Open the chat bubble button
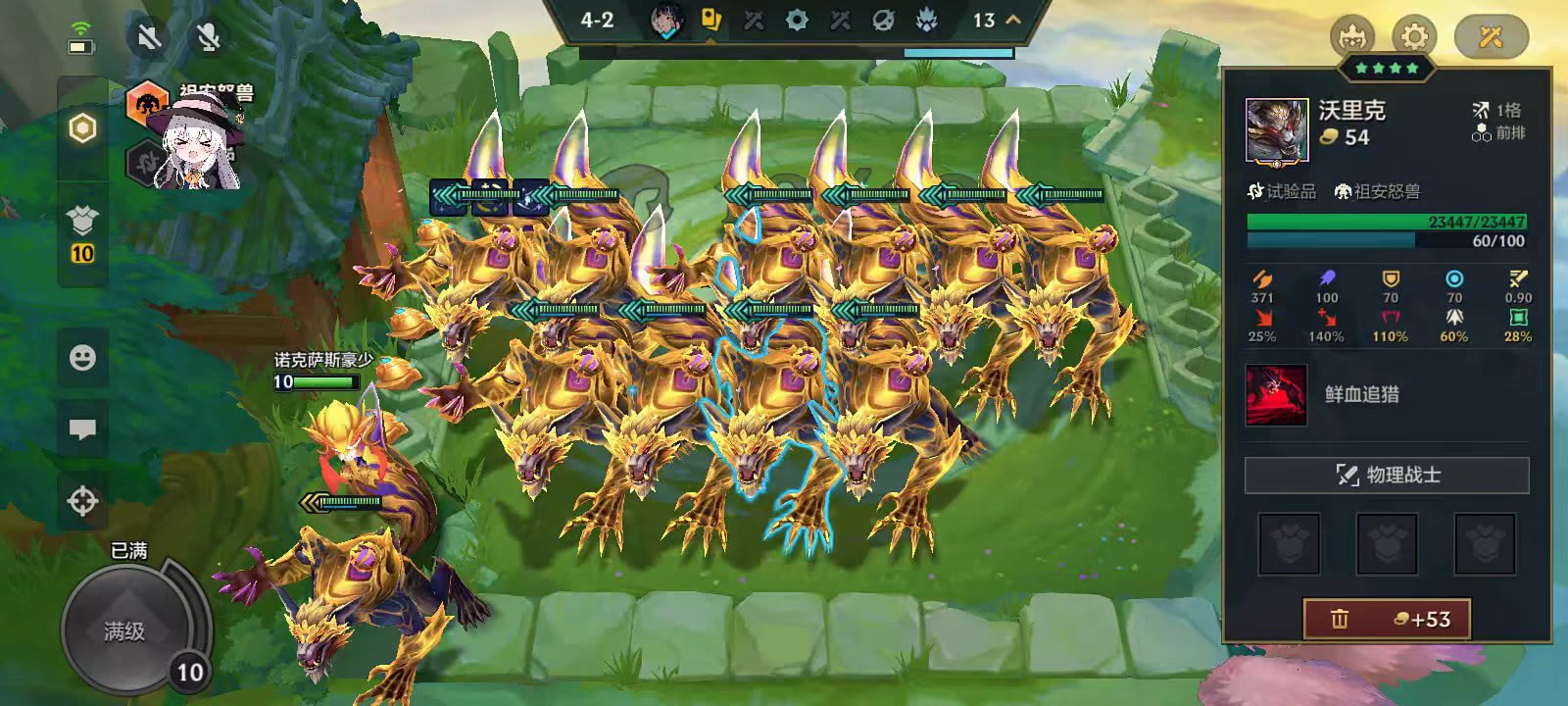 (x=83, y=429)
